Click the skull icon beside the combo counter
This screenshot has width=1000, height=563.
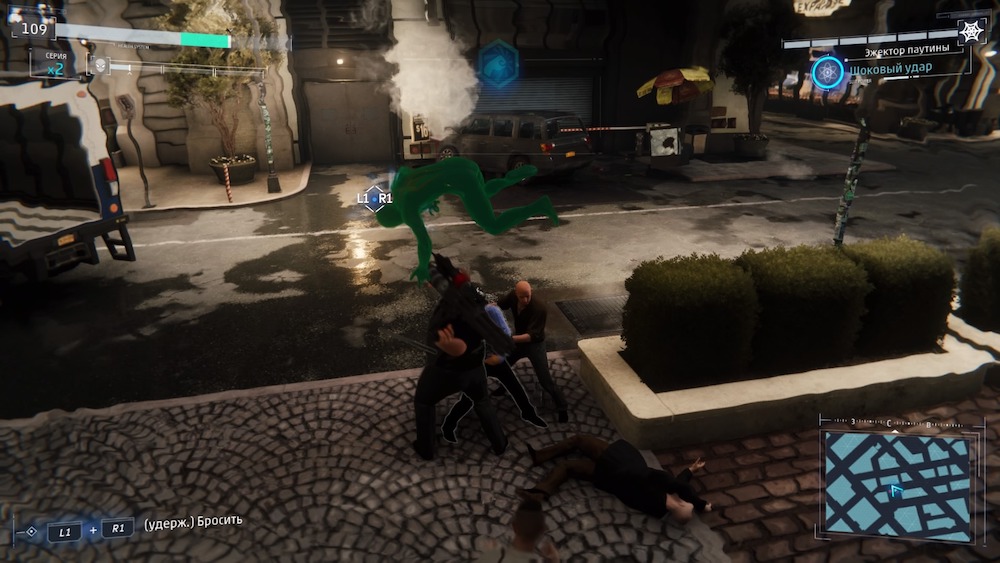[x=99, y=66]
